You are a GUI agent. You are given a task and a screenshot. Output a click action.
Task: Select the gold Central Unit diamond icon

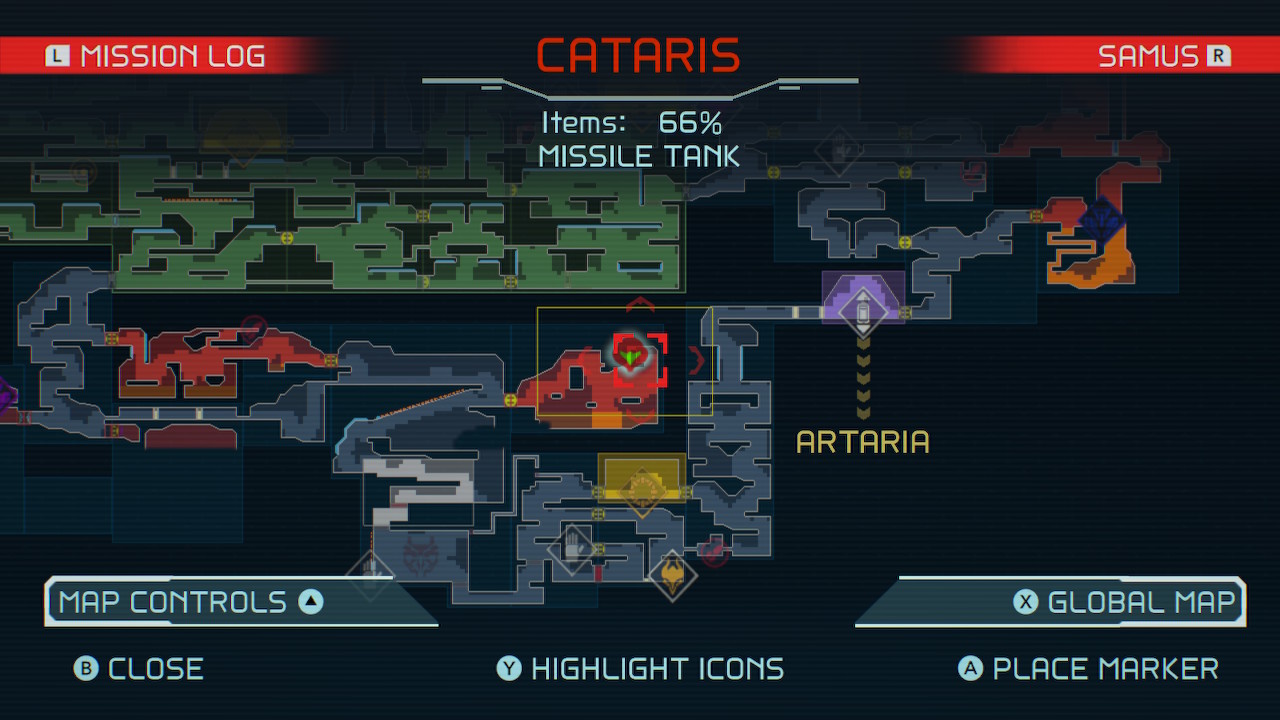point(642,490)
